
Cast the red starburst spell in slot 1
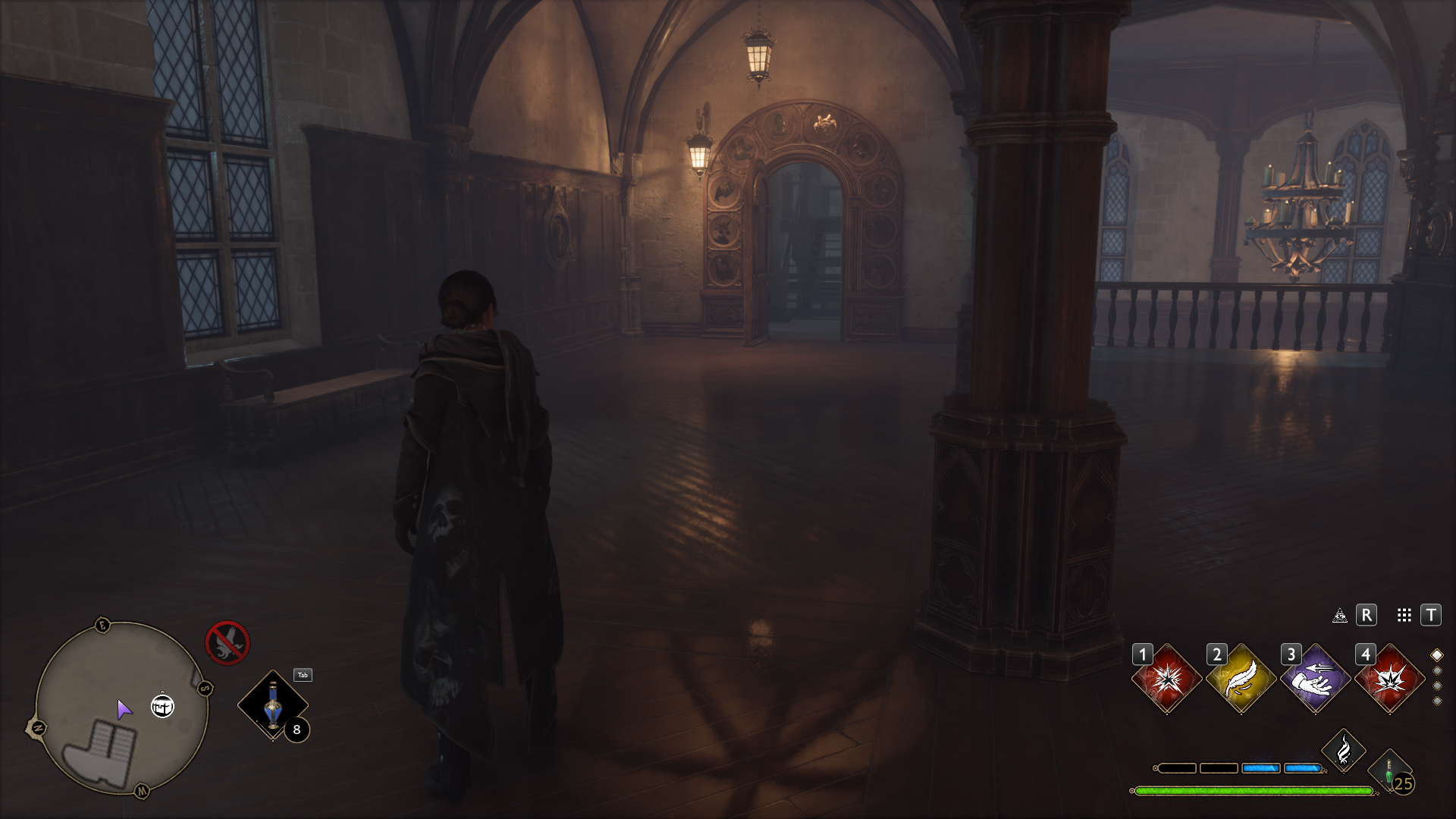[x=1167, y=678]
